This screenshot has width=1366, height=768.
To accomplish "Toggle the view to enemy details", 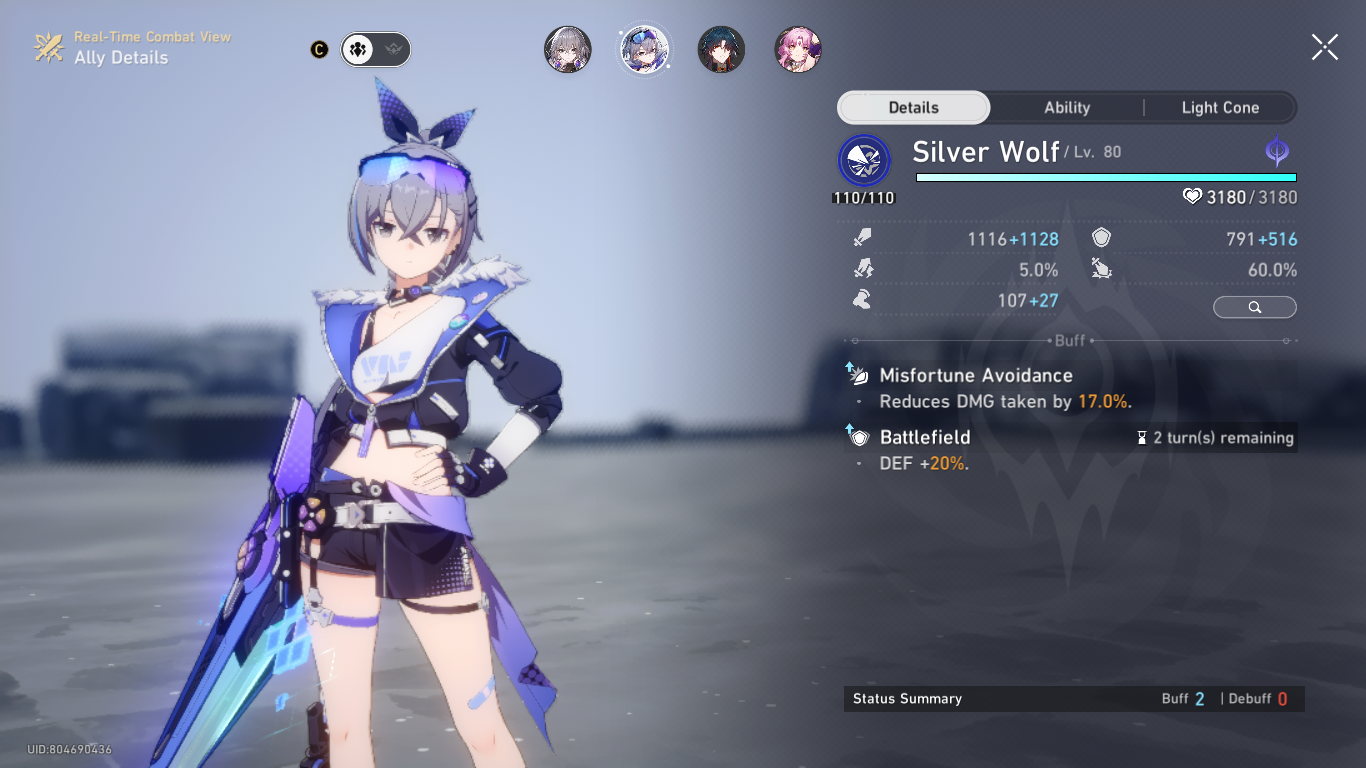I will (394, 49).
